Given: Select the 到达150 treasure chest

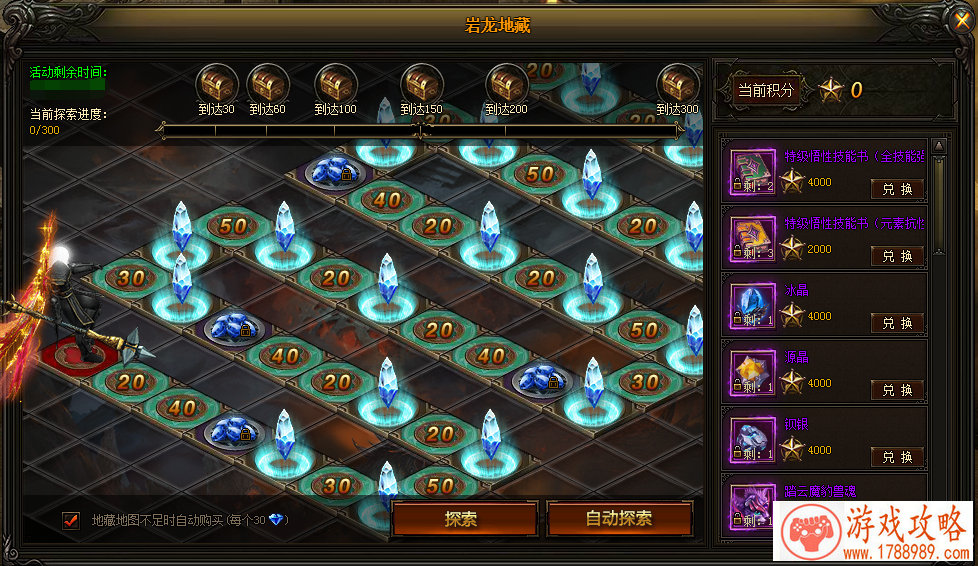Looking at the screenshot, I should tap(421, 83).
